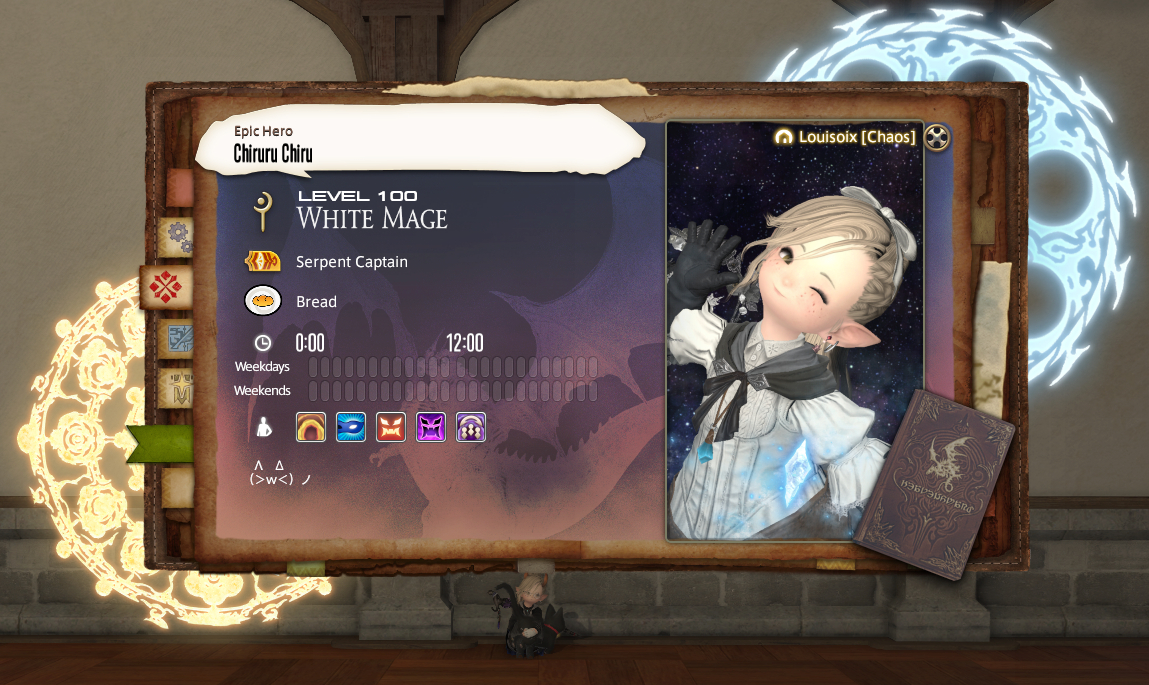Select the red angry face playstyle icon
The image size is (1149, 685).
click(391, 427)
